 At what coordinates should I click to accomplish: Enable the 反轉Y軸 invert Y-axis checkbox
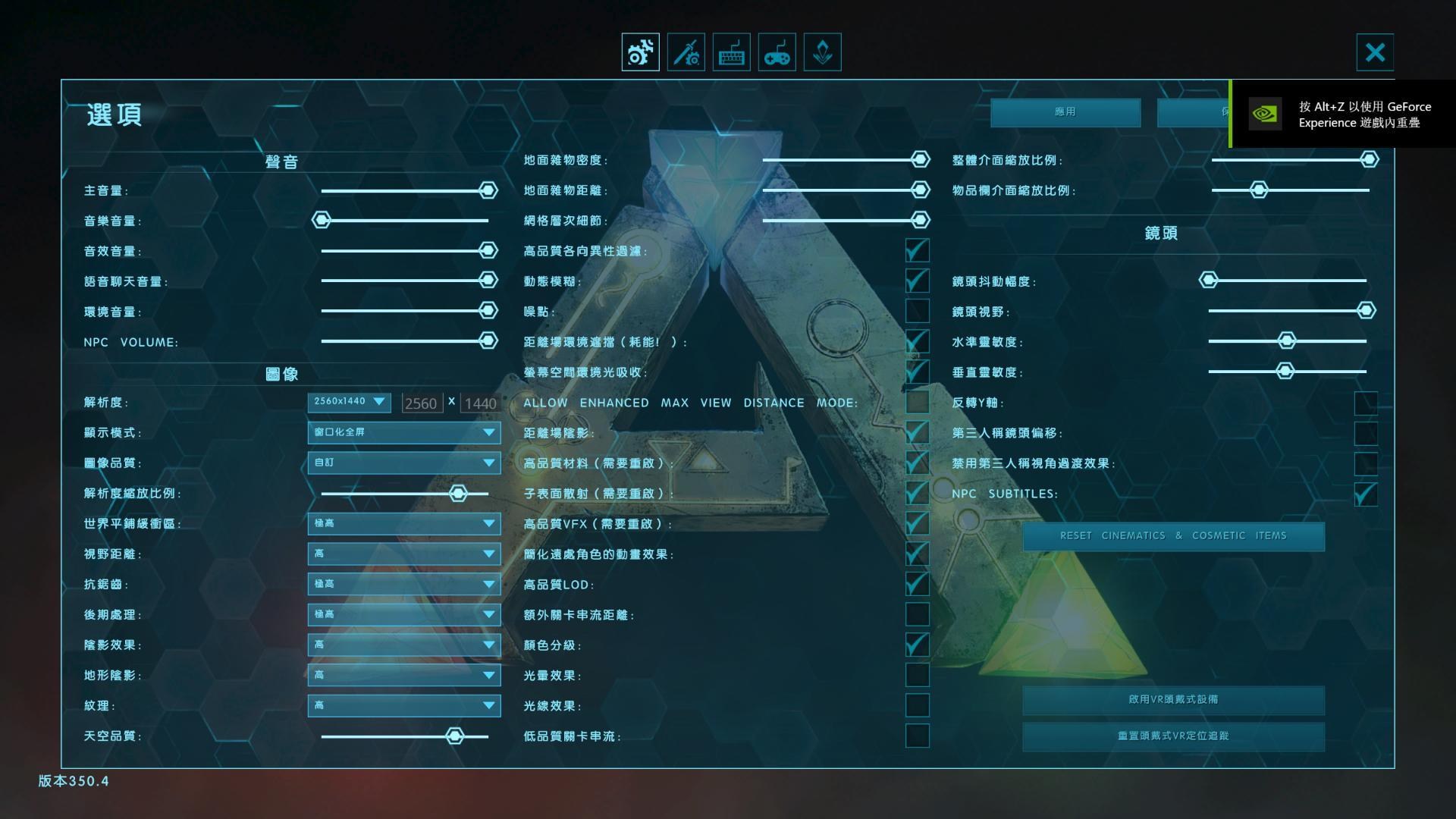pyautogui.click(x=1365, y=403)
